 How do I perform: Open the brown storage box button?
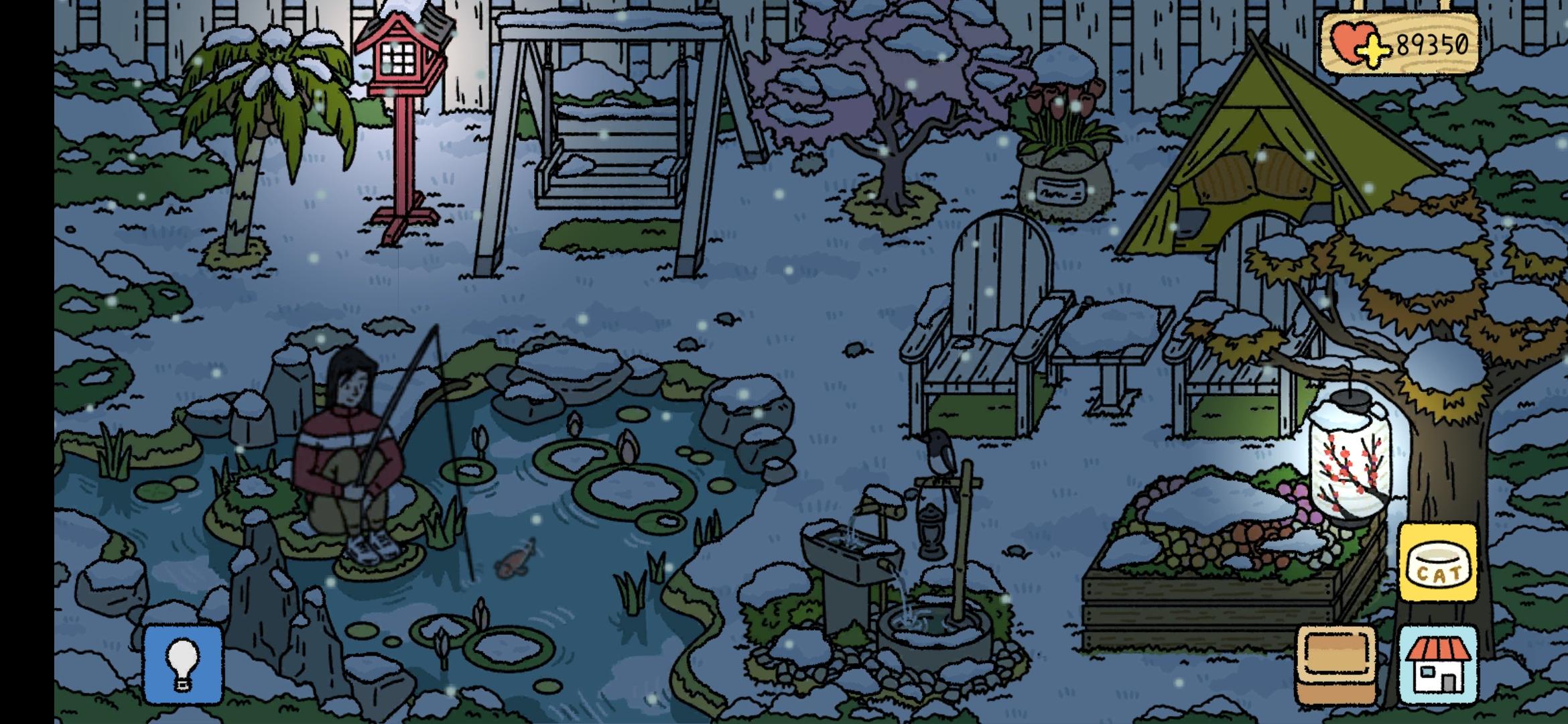(1335, 664)
